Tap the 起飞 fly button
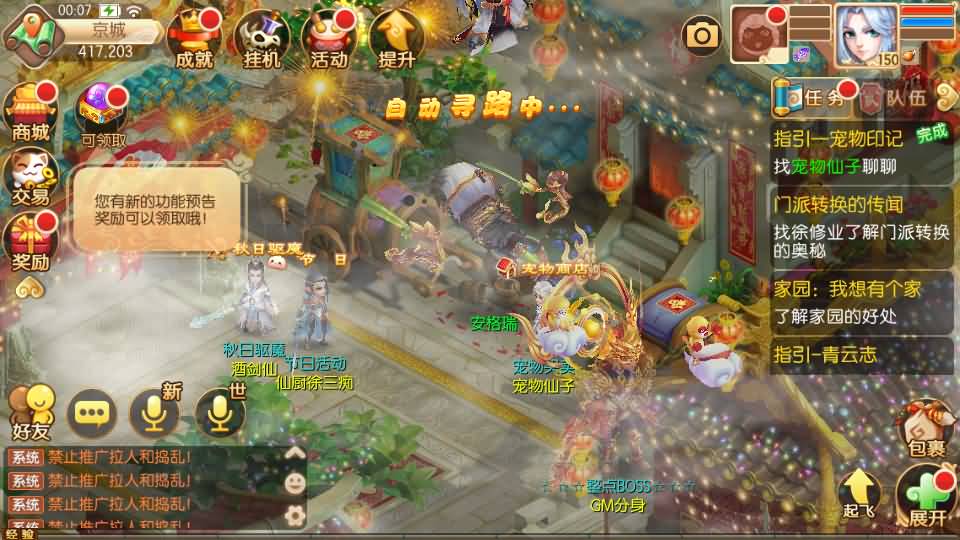This screenshot has width=960, height=540. tap(858, 494)
